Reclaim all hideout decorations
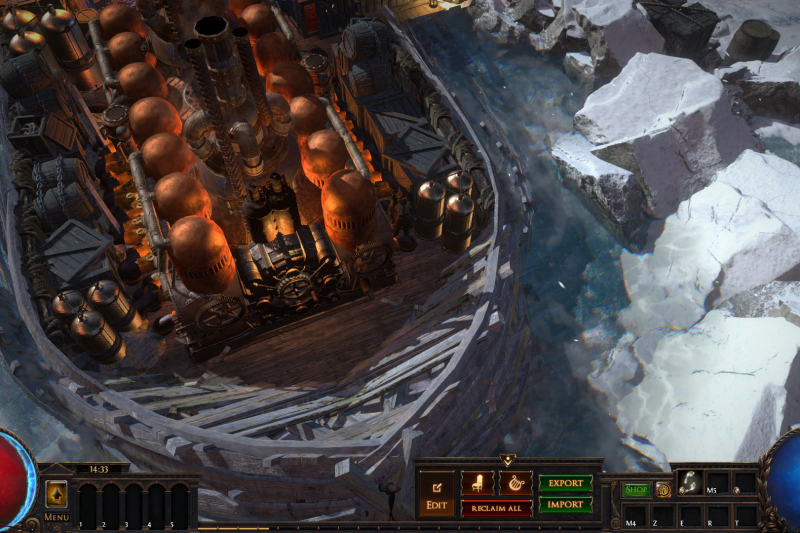The width and height of the screenshot is (800, 533). pos(496,508)
